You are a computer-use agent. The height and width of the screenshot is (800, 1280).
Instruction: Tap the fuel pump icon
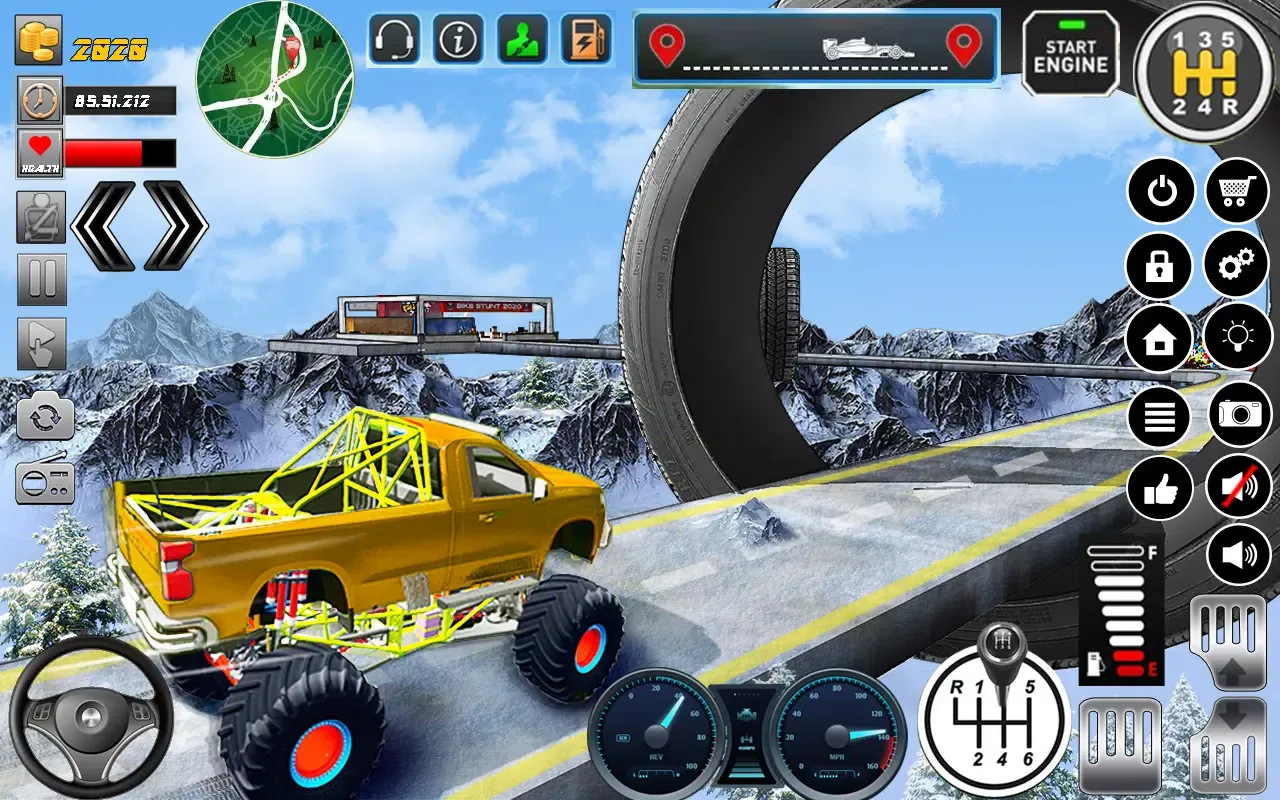coord(586,40)
